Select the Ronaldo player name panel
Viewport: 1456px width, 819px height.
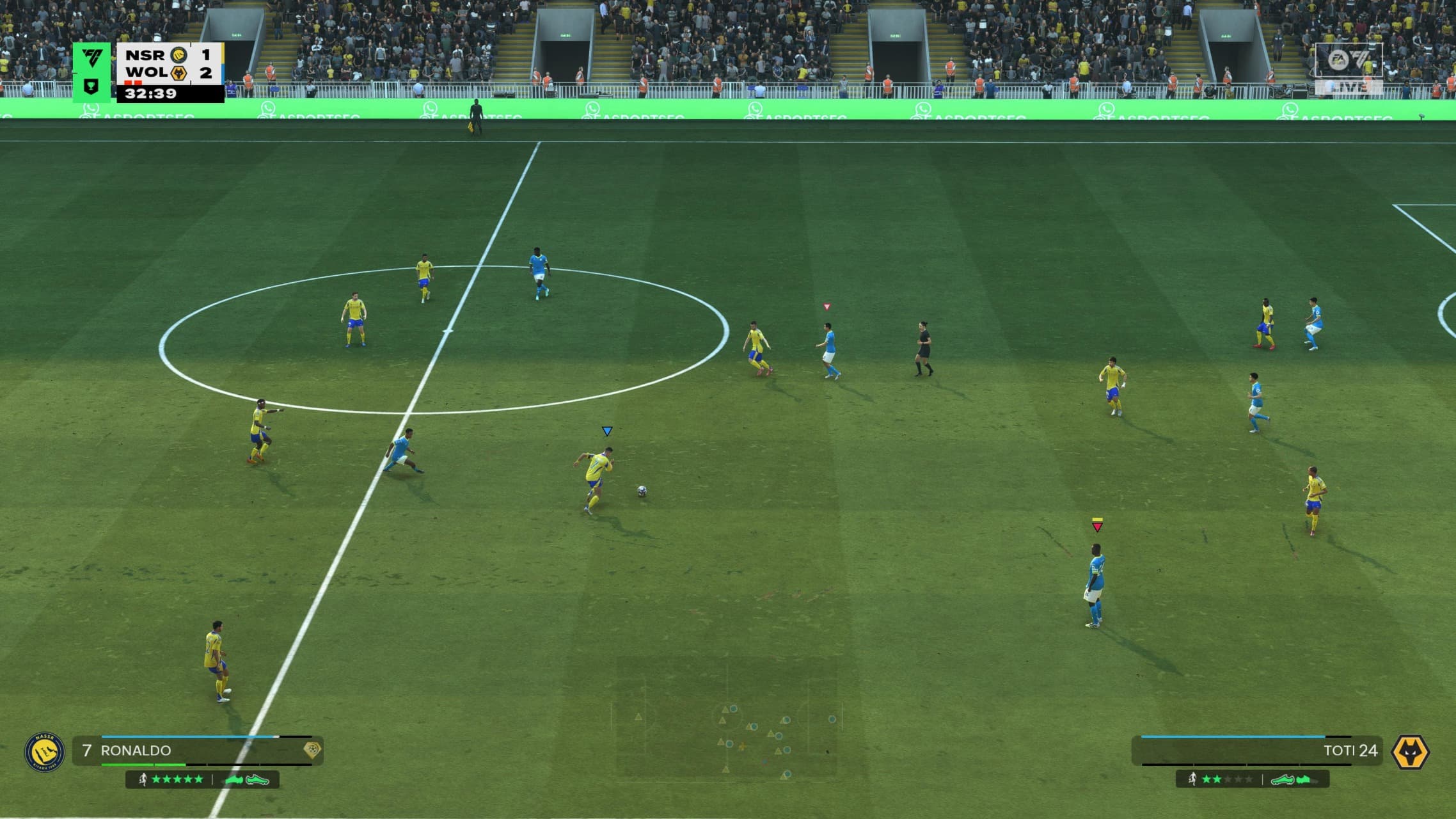[197, 751]
